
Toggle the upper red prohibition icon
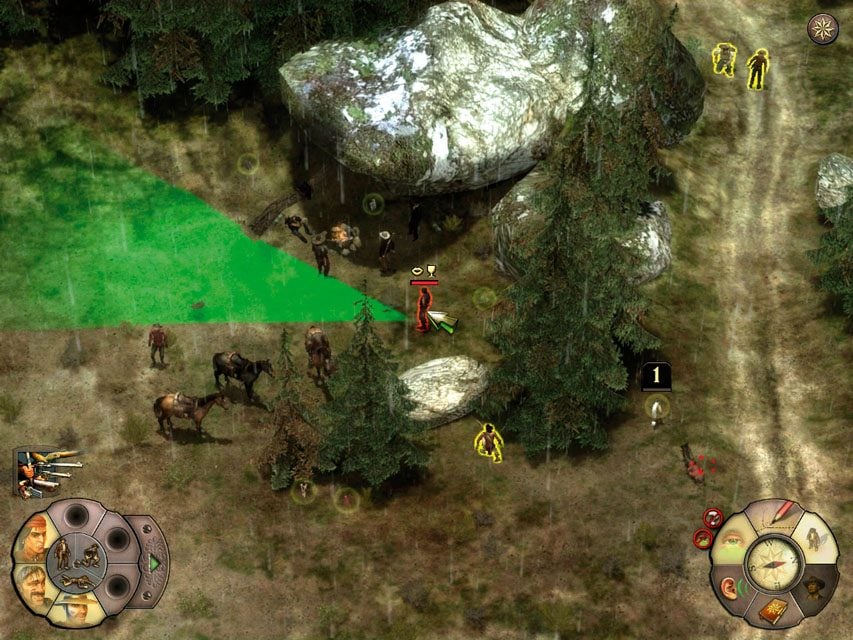pos(713,517)
